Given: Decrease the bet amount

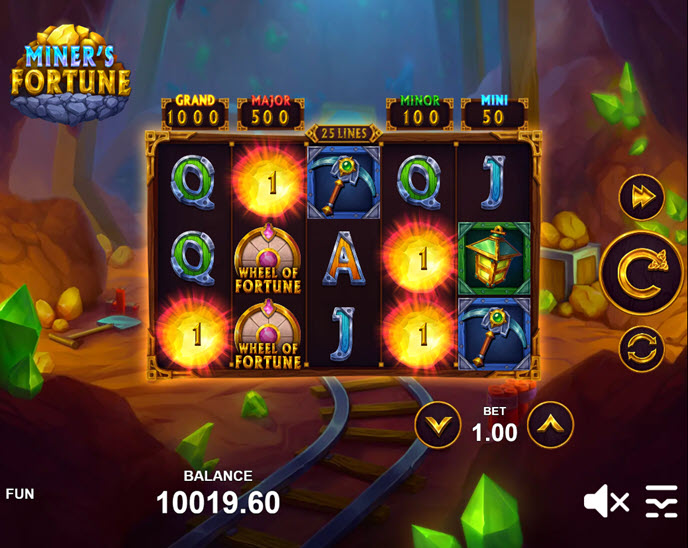Looking at the screenshot, I should (437, 425).
